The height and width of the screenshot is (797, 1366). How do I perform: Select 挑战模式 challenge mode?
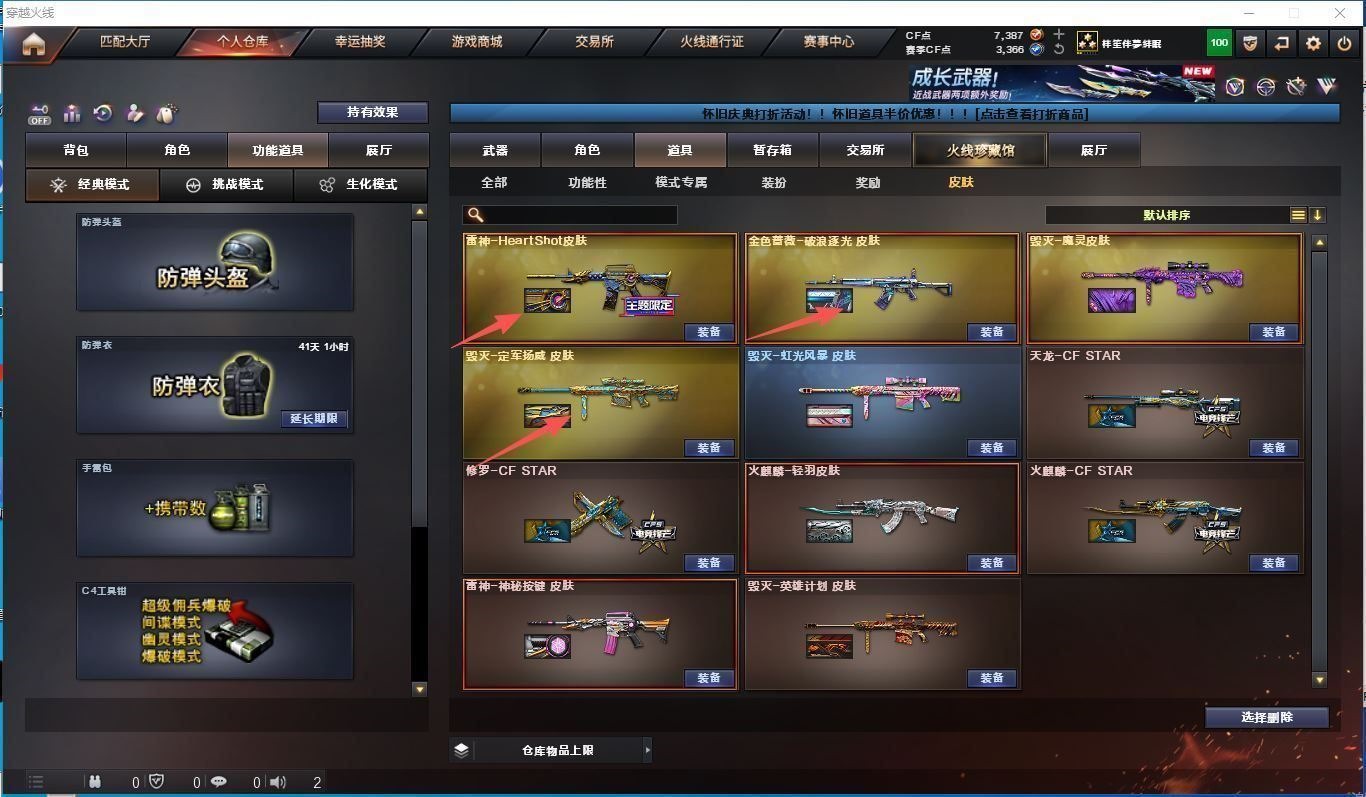(x=226, y=185)
